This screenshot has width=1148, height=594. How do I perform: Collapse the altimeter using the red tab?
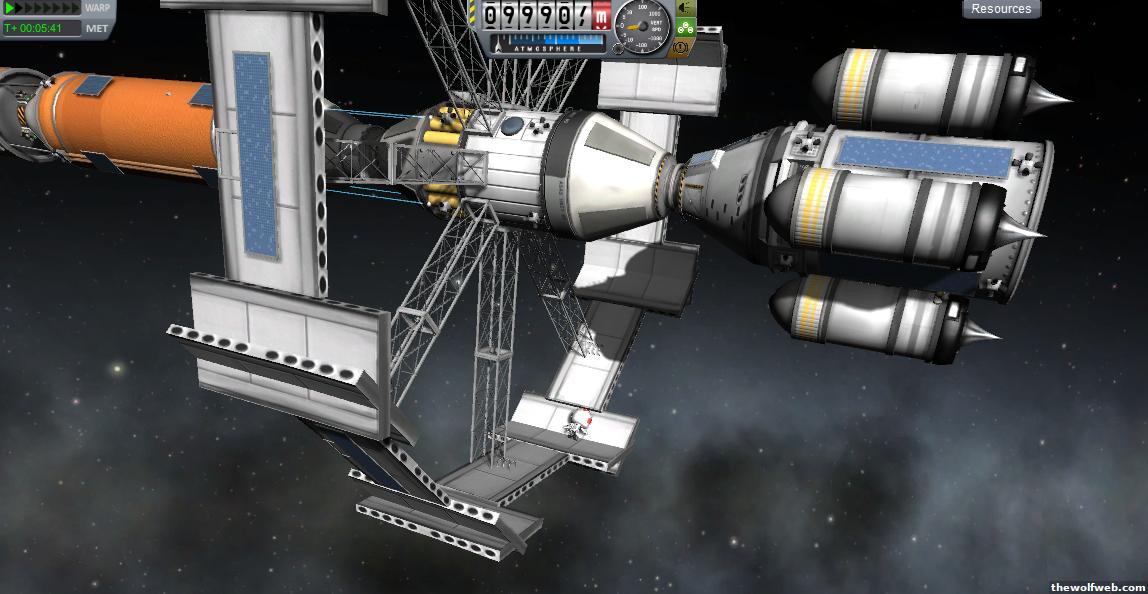pyautogui.click(x=600, y=16)
